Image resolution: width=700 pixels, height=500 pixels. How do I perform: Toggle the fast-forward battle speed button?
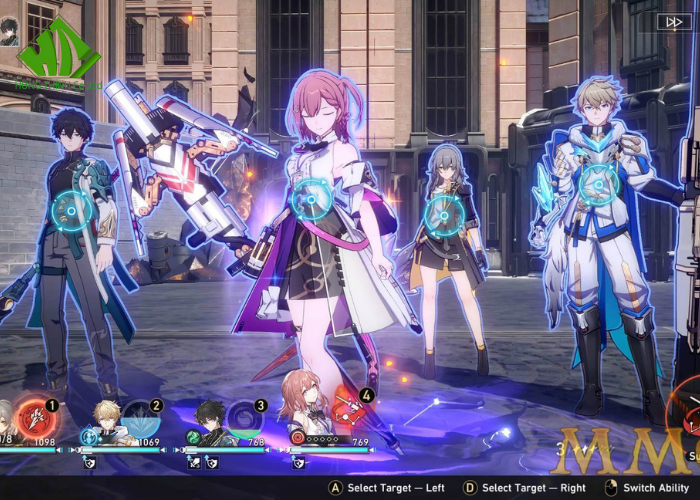(x=670, y=21)
